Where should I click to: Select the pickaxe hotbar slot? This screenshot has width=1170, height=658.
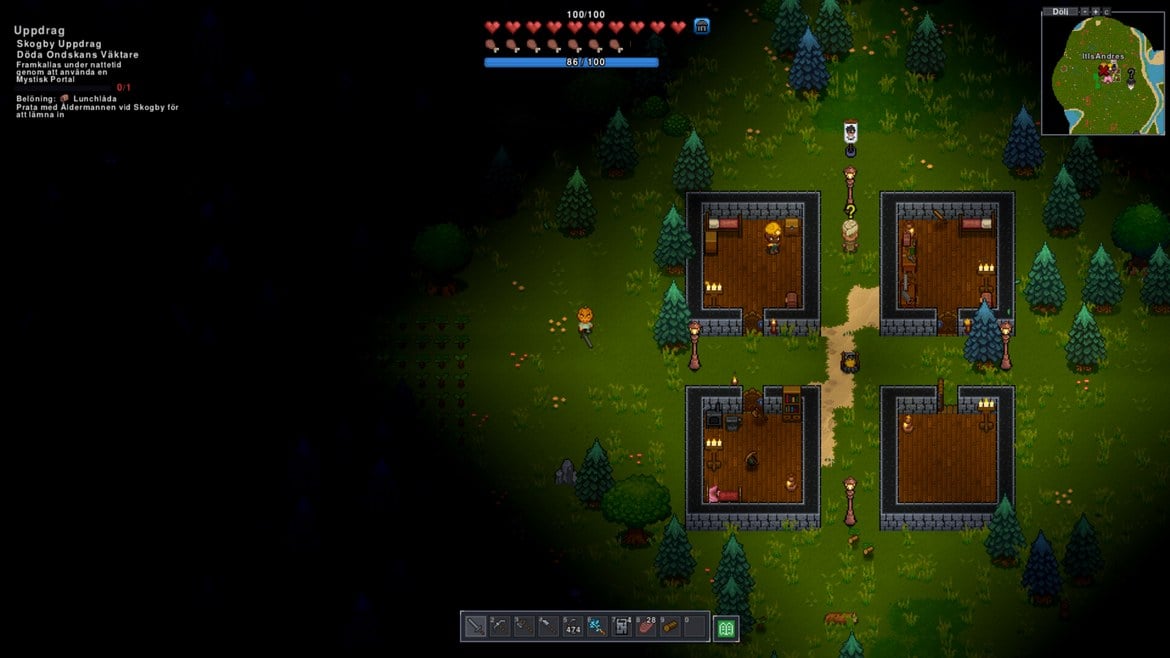coord(499,627)
